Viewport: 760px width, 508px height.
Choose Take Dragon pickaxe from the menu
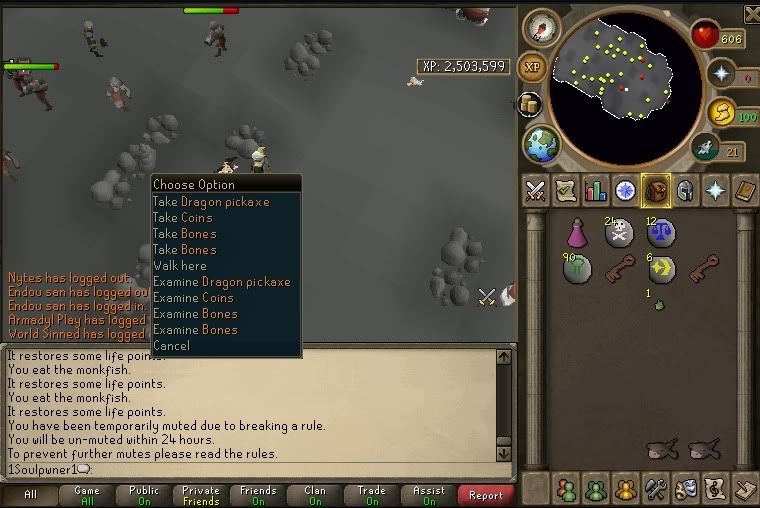[x=210, y=202]
